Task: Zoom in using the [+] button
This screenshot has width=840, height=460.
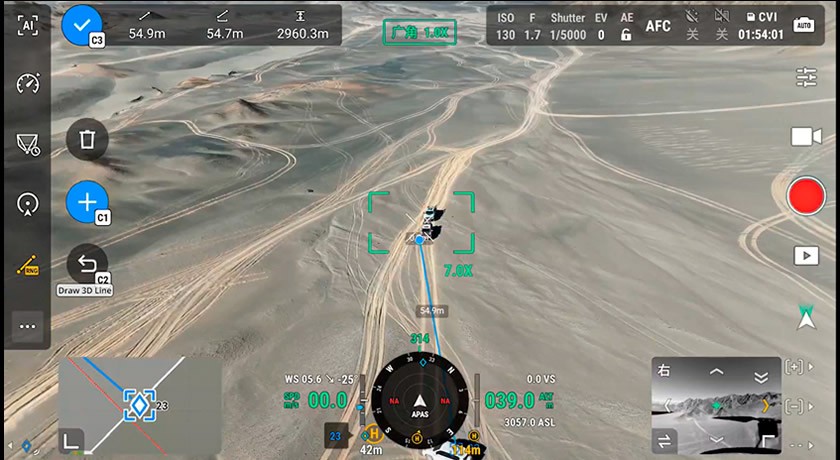Action: click(x=795, y=367)
